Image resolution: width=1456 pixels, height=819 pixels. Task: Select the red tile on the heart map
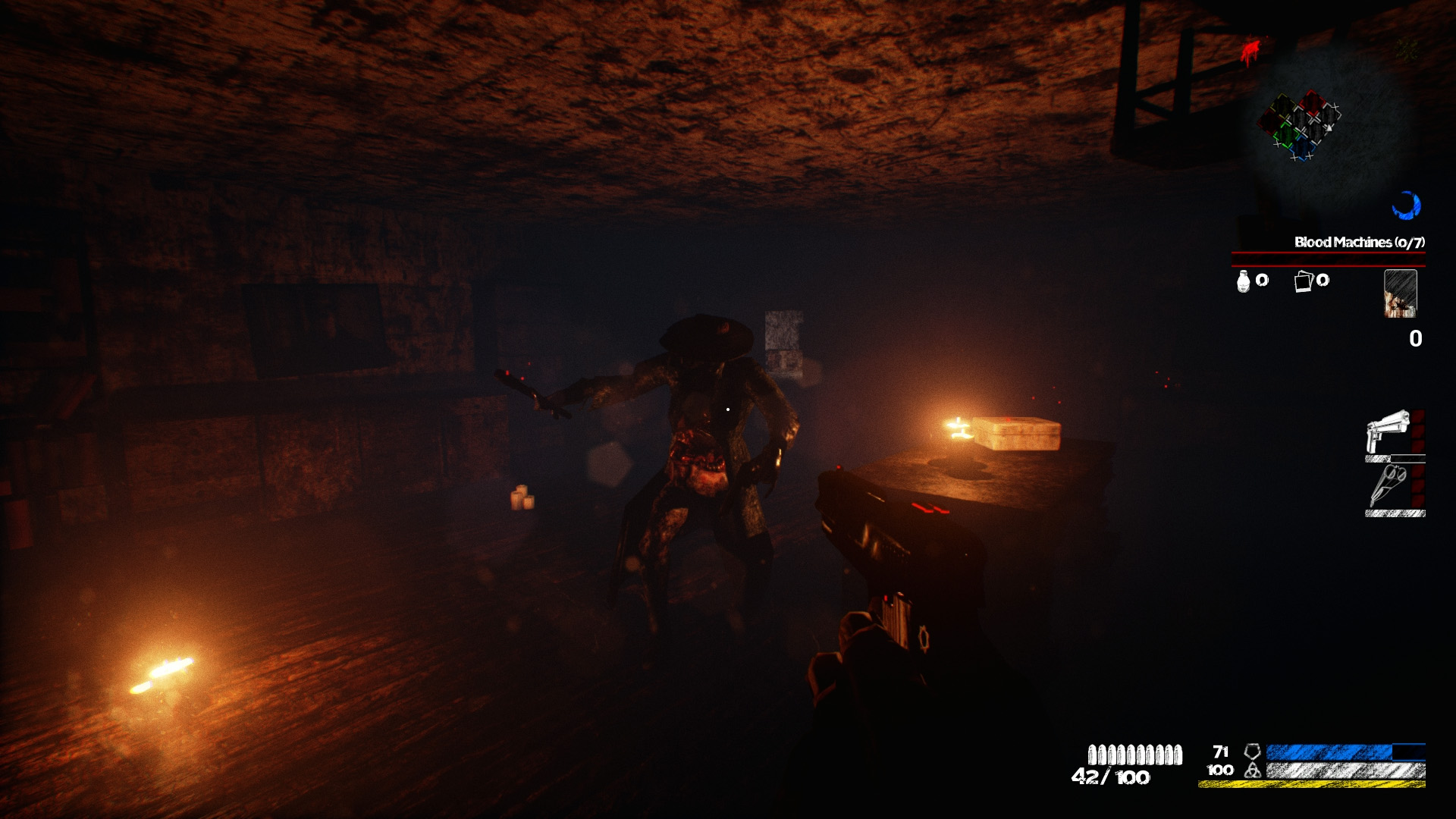[x=1313, y=102]
